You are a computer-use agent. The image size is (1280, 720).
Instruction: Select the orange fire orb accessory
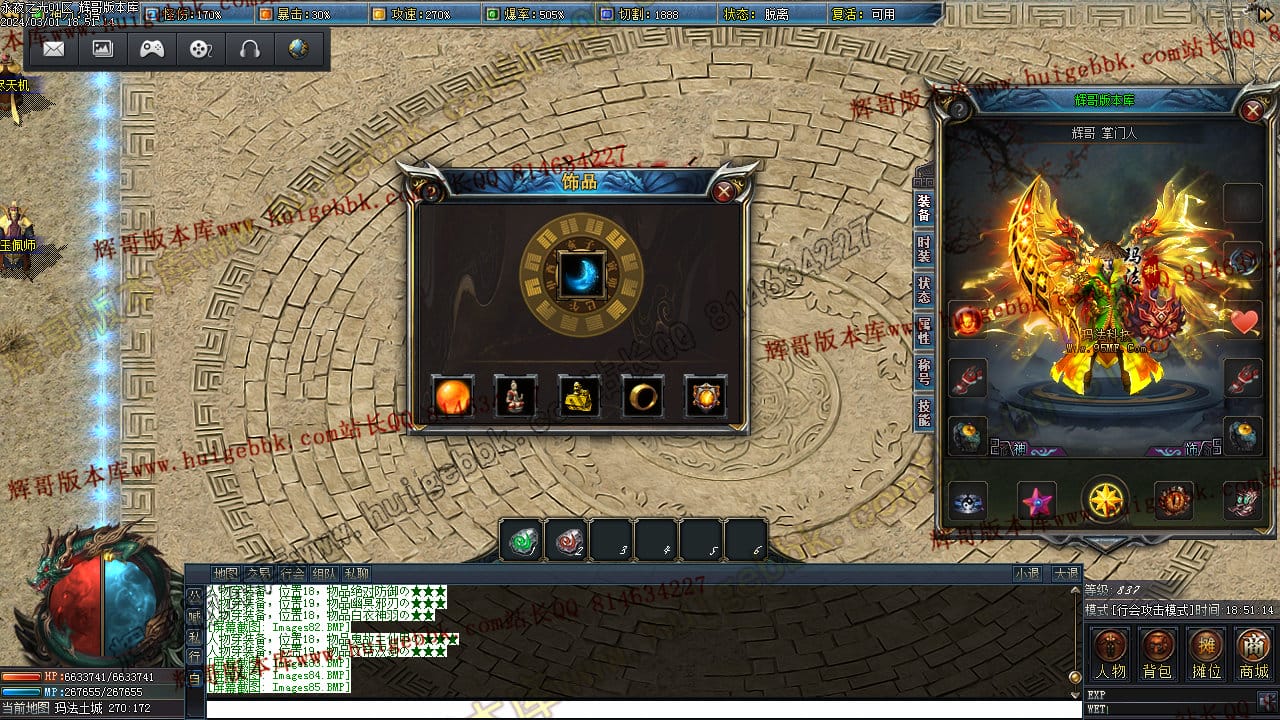coord(452,397)
